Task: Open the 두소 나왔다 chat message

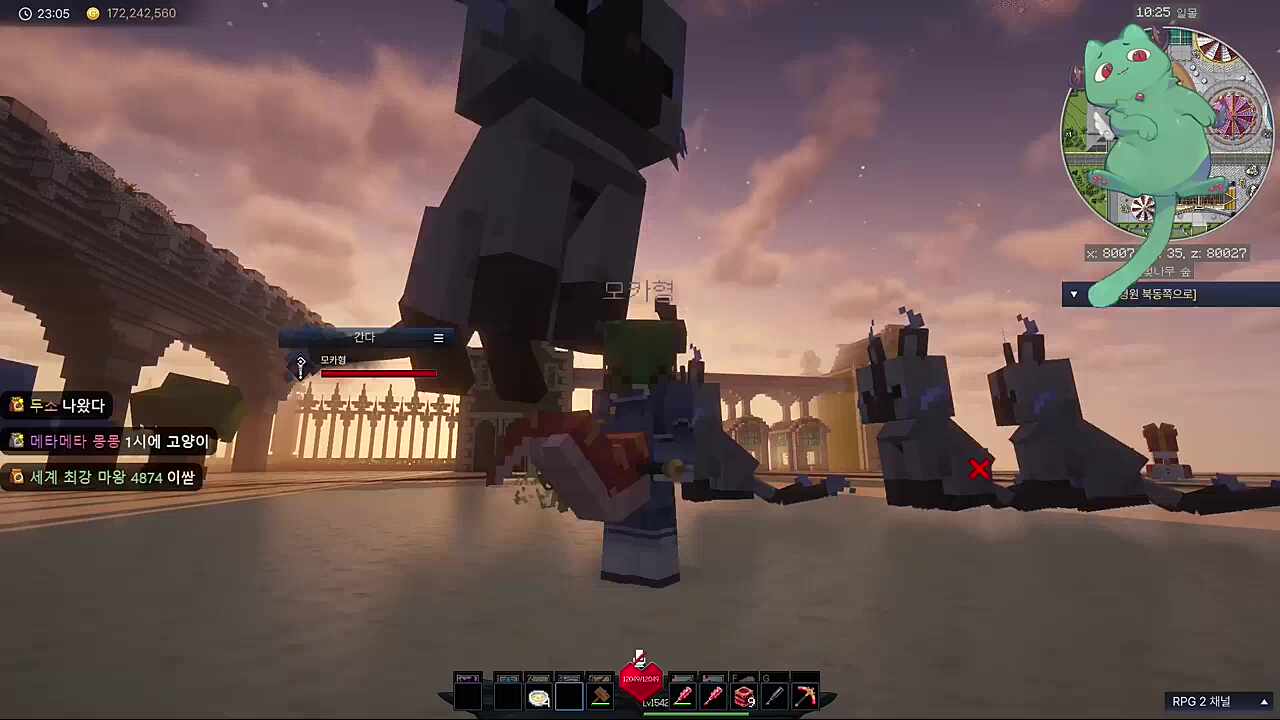Action: coord(58,405)
